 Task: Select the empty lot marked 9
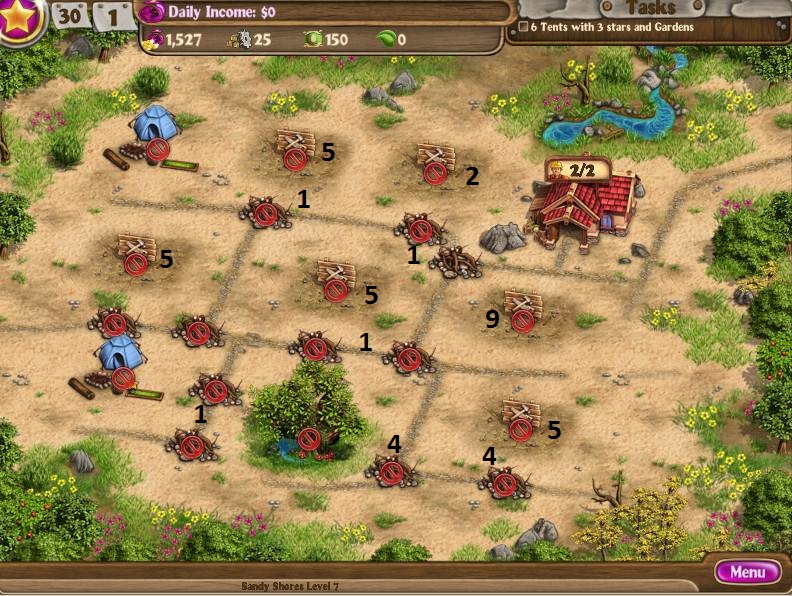coord(521,312)
